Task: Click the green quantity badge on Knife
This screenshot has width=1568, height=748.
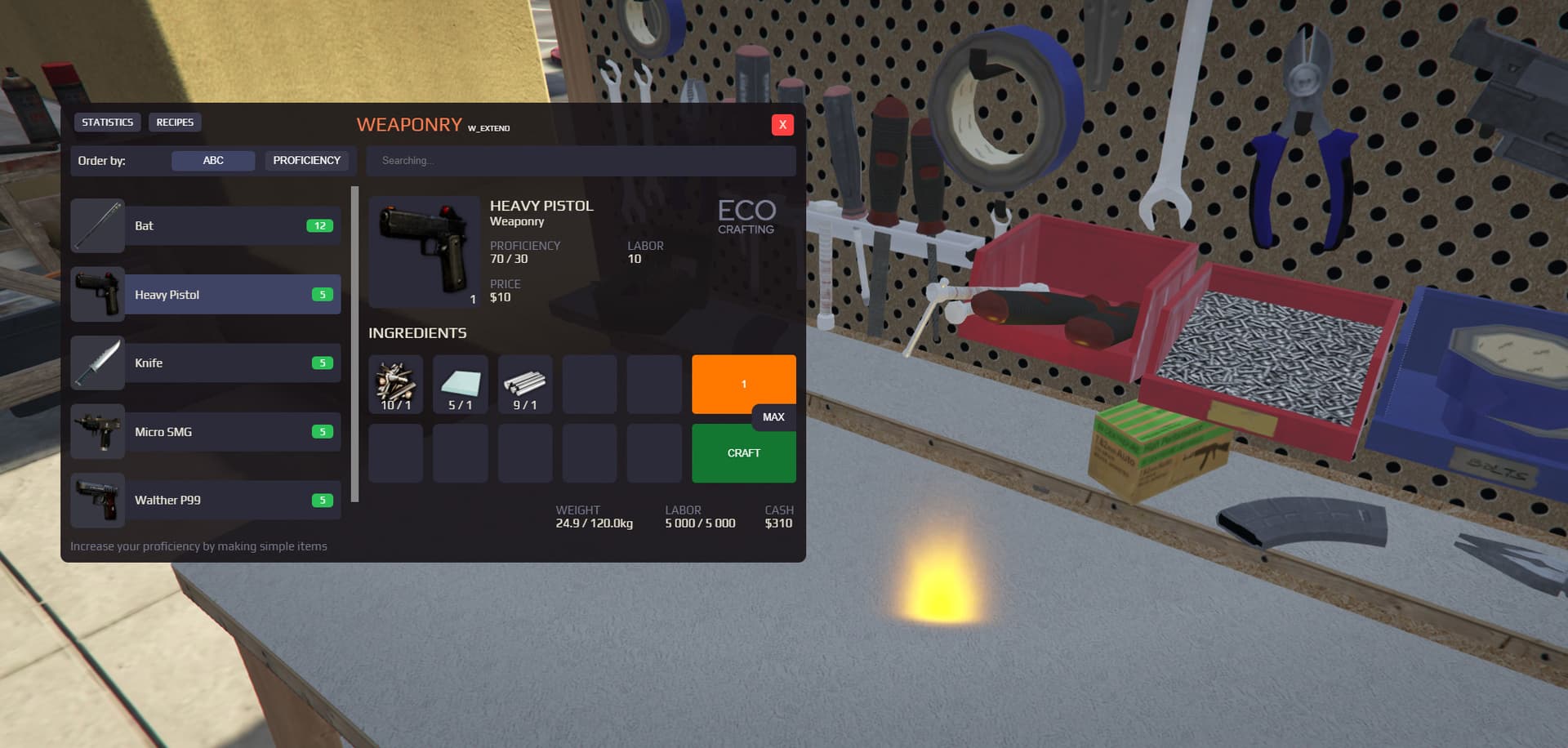Action: point(323,363)
